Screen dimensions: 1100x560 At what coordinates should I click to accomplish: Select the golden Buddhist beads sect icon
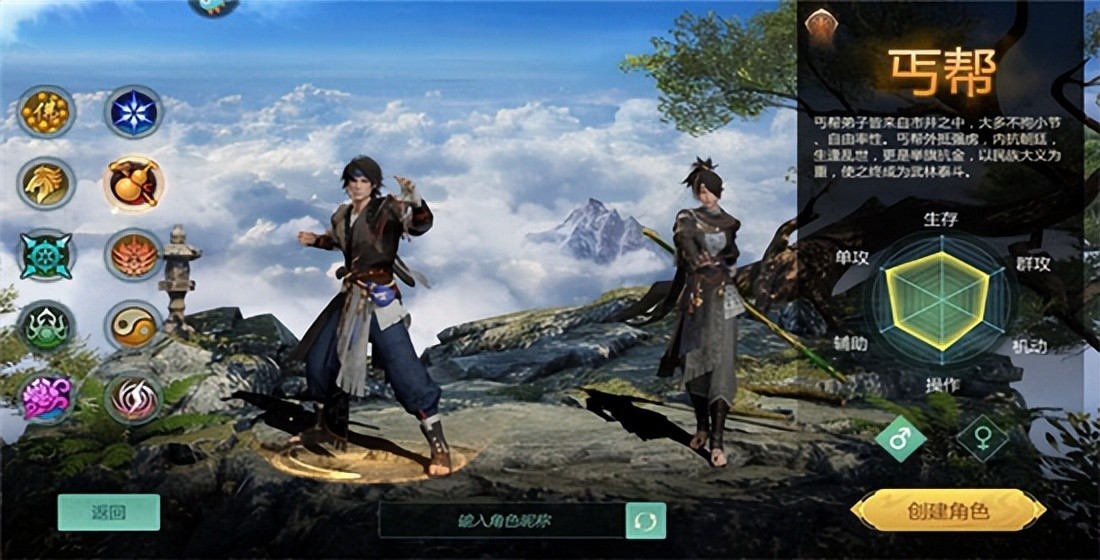46,112
